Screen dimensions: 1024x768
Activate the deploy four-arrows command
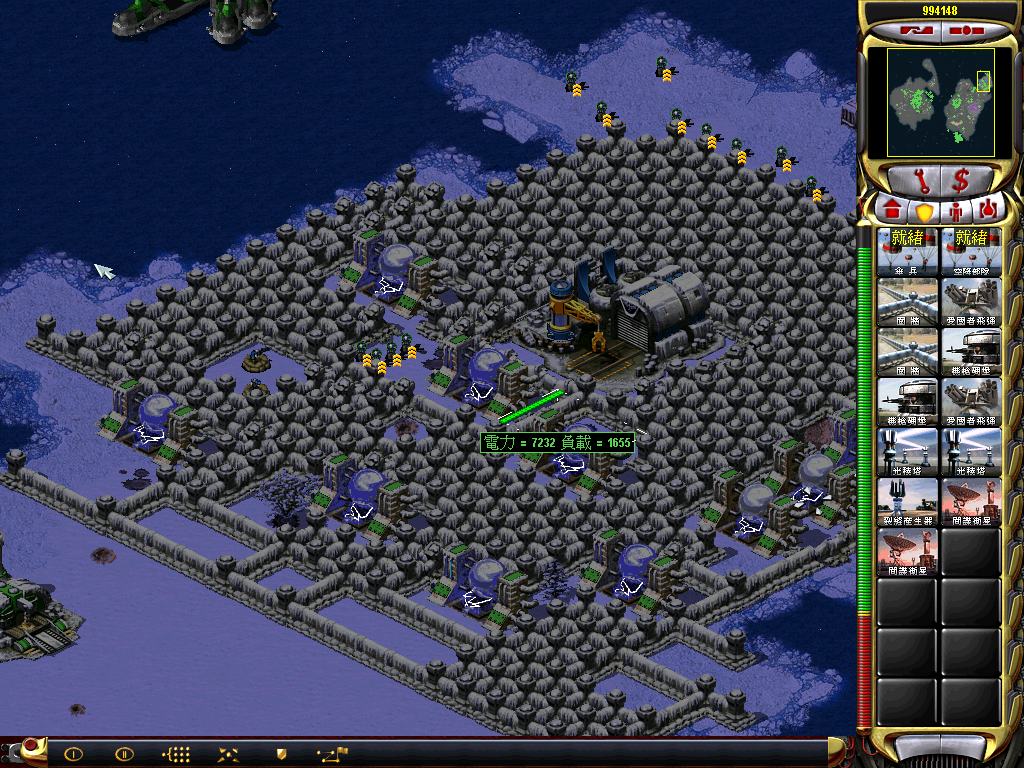pos(228,754)
